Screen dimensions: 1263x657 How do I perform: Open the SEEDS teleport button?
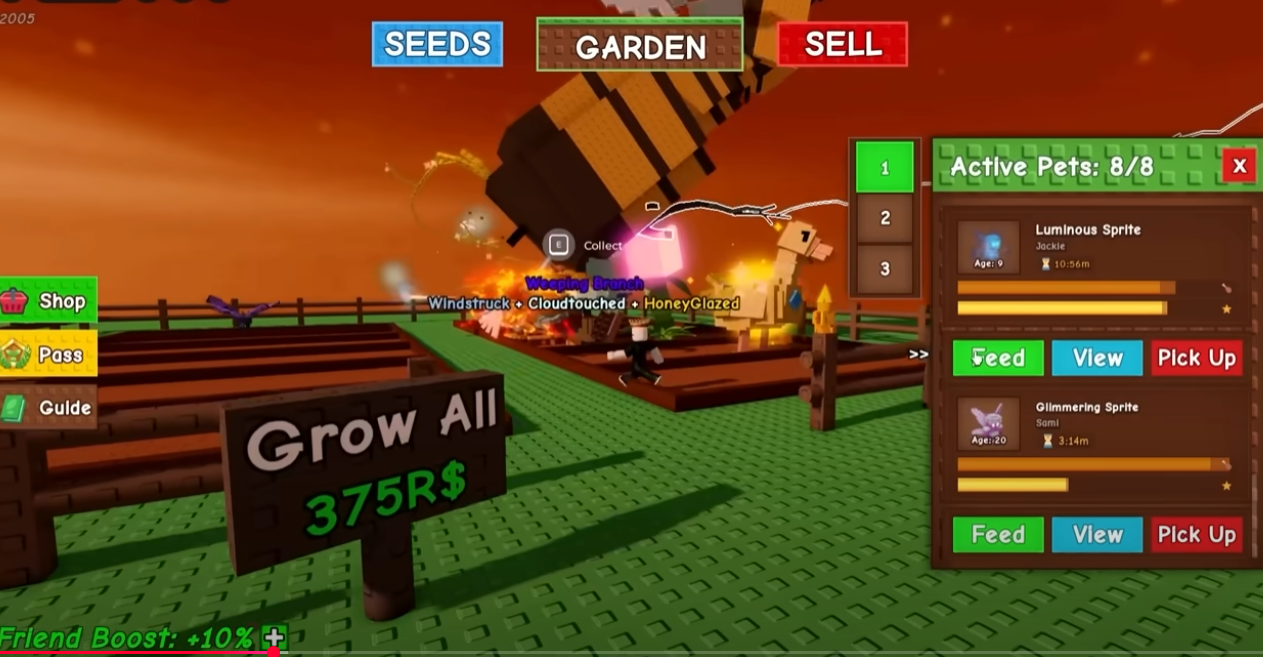[437, 44]
